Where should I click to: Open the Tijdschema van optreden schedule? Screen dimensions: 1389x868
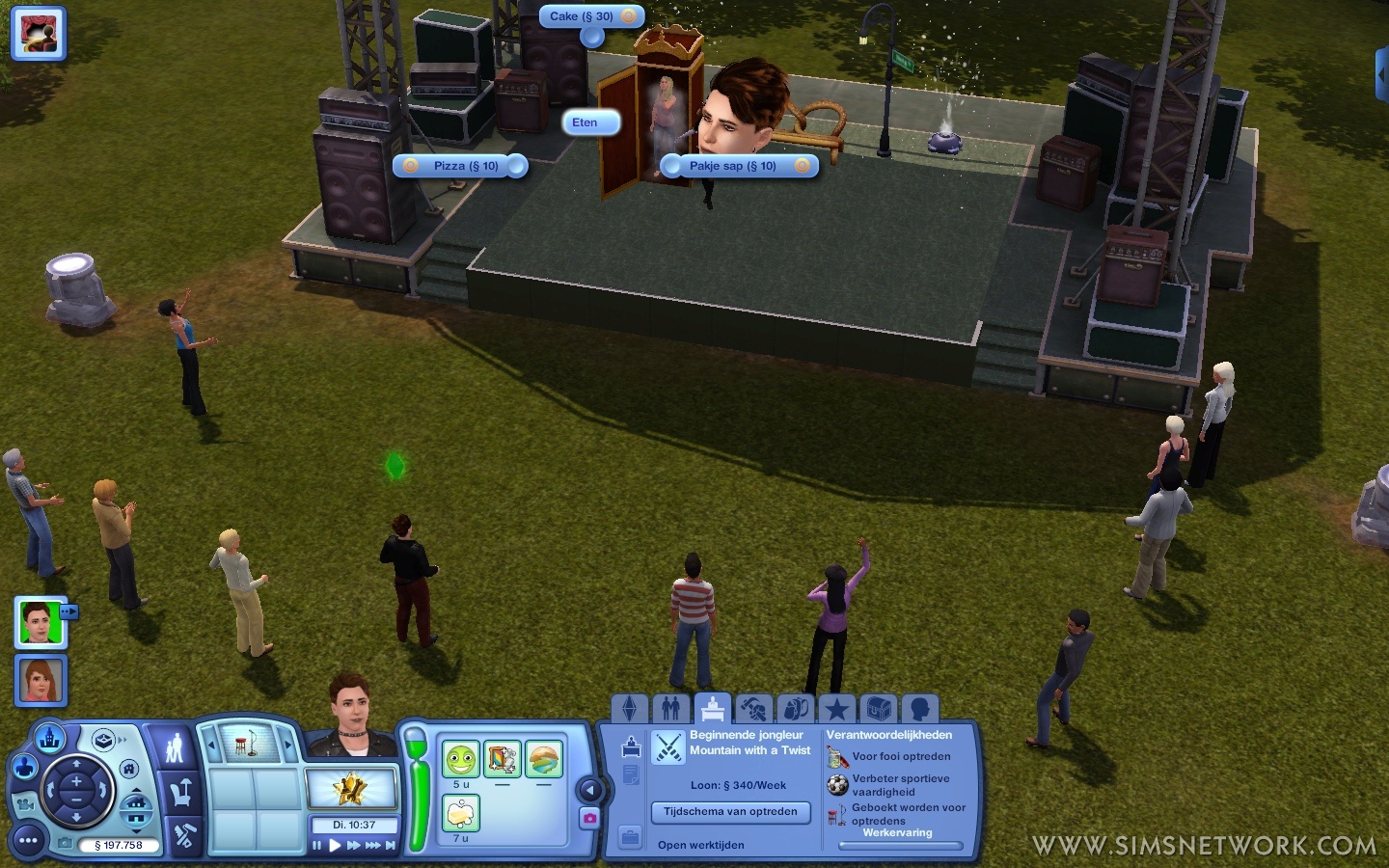[730, 812]
